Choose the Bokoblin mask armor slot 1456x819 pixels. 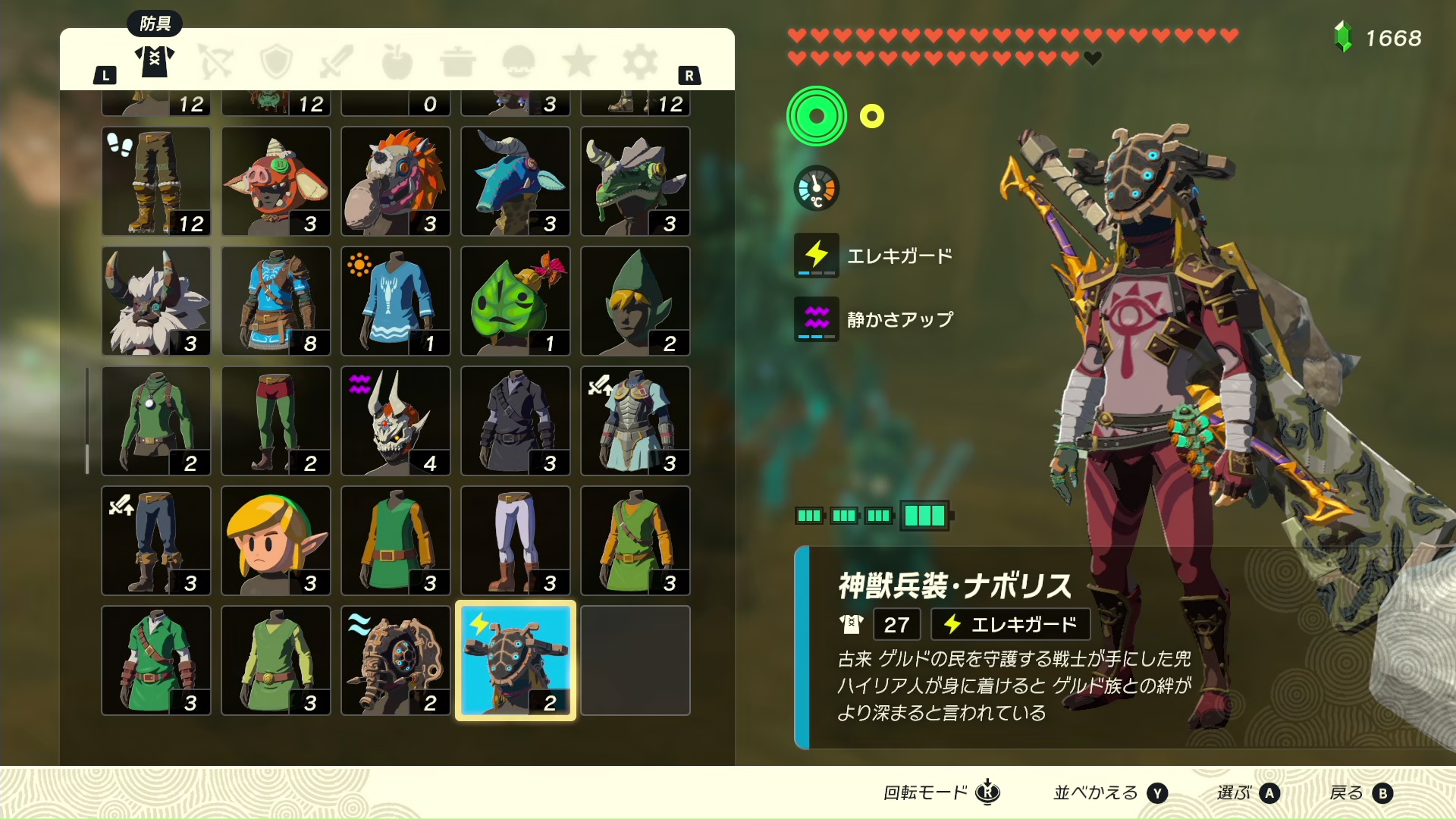tap(276, 181)
